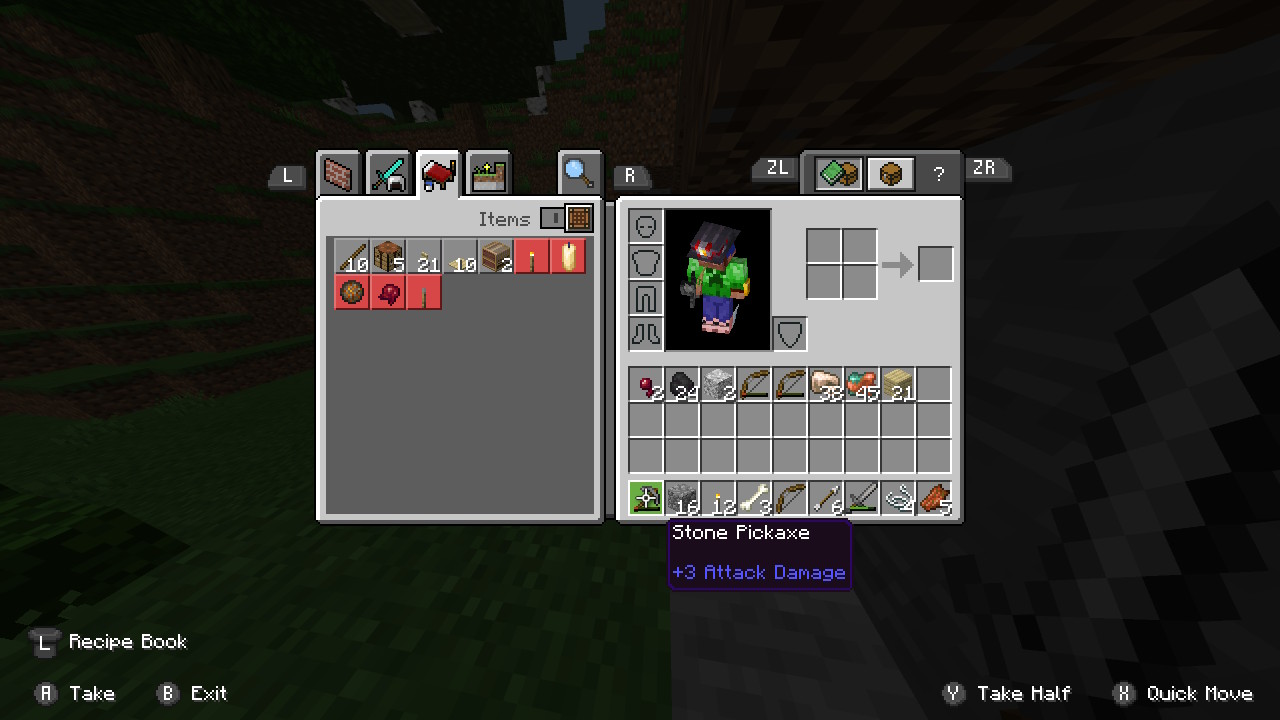The image size is (1280, 720).
Task: Open the magnifying glass search tab
Action: [580, 174]
